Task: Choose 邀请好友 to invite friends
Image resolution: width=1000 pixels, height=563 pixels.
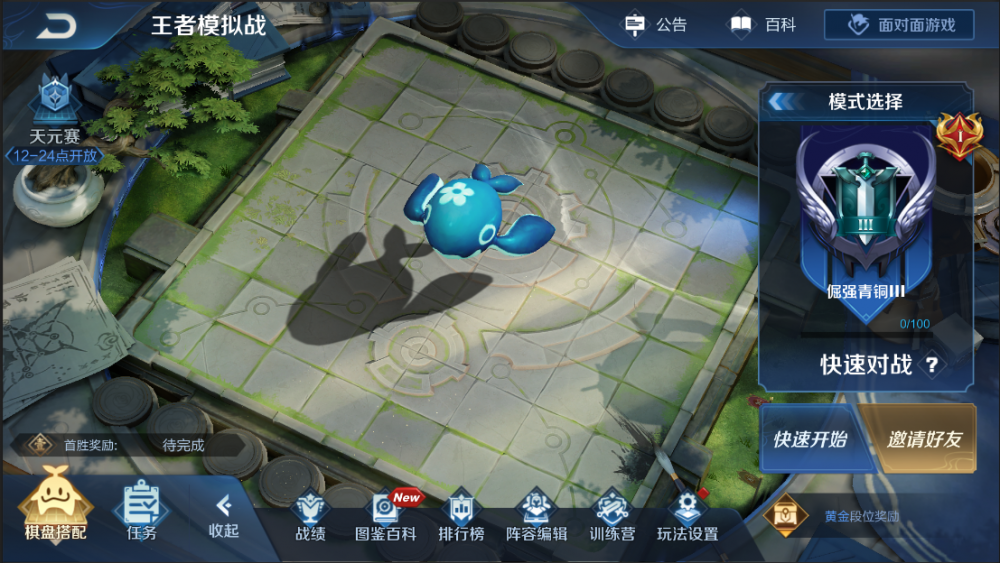Action: point(922,439)
